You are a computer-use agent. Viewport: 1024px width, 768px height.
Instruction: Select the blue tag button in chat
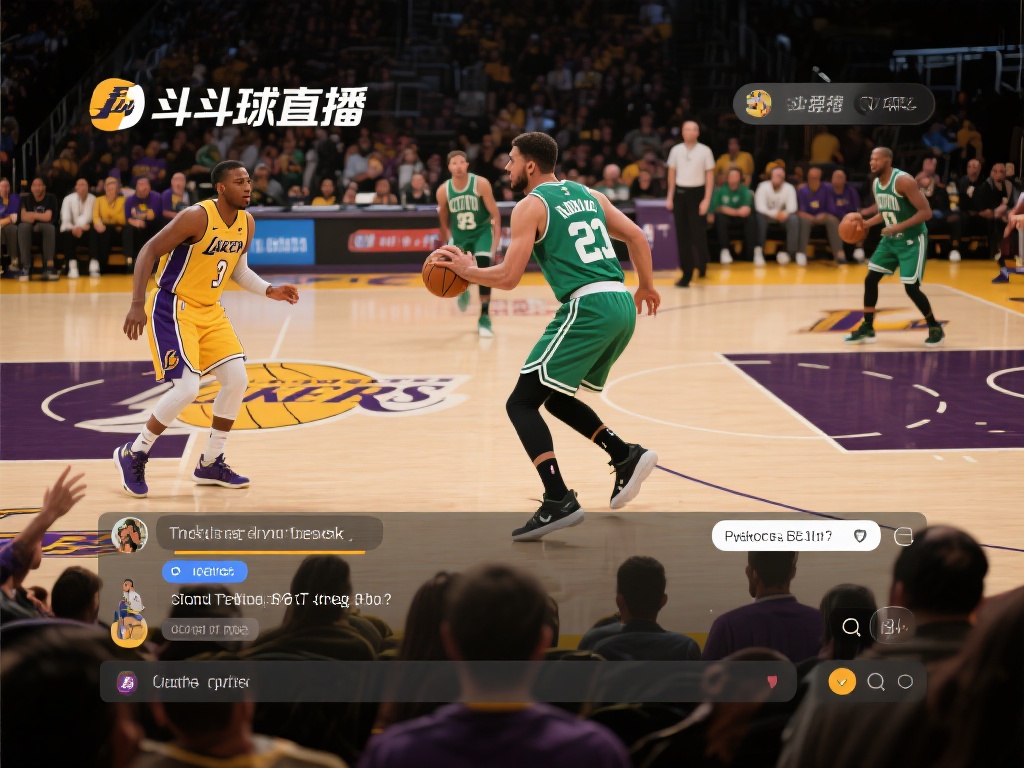(205, 571)
